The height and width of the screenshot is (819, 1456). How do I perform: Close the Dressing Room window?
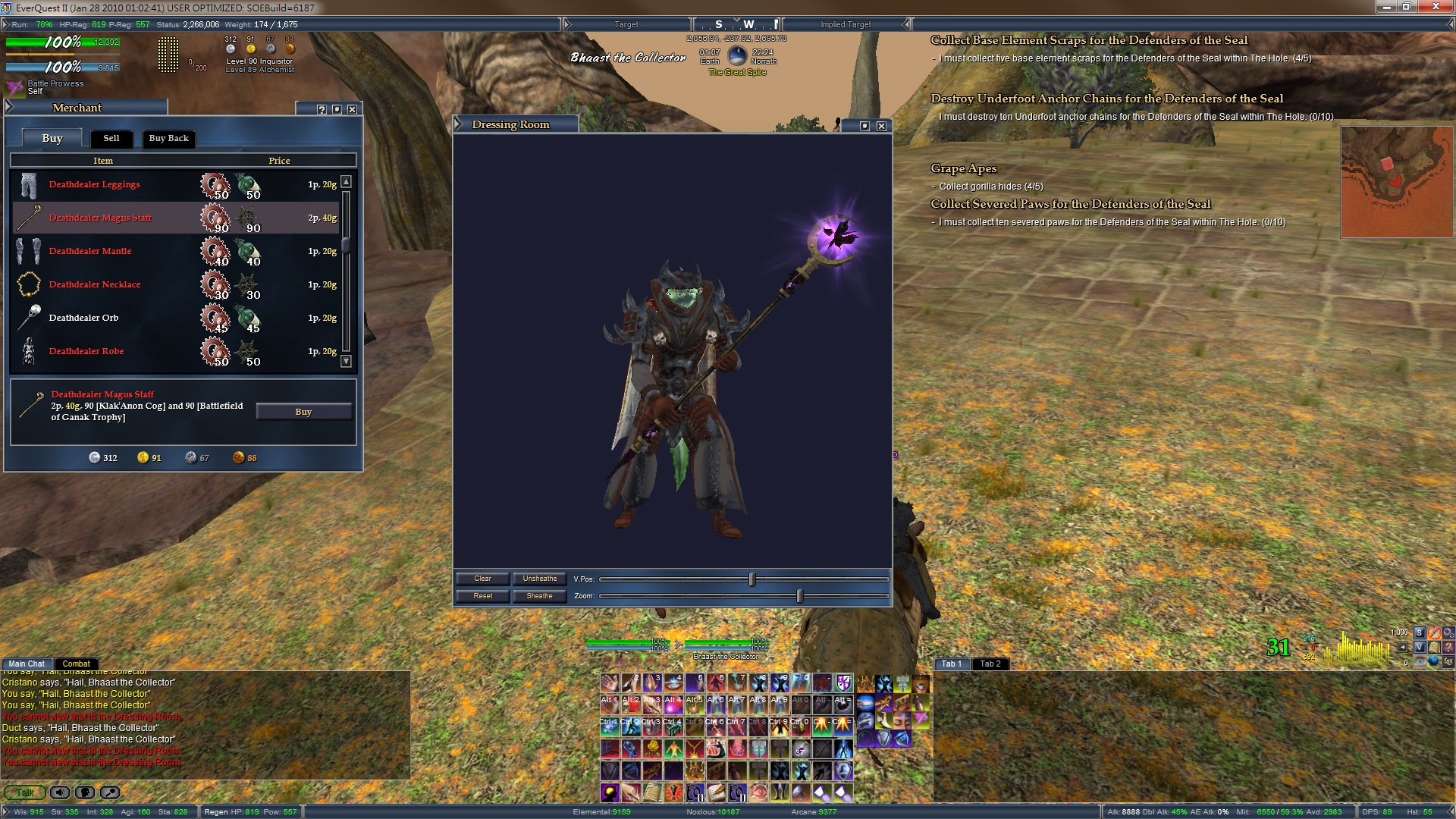pyautogui.click(x=881, y=126)
